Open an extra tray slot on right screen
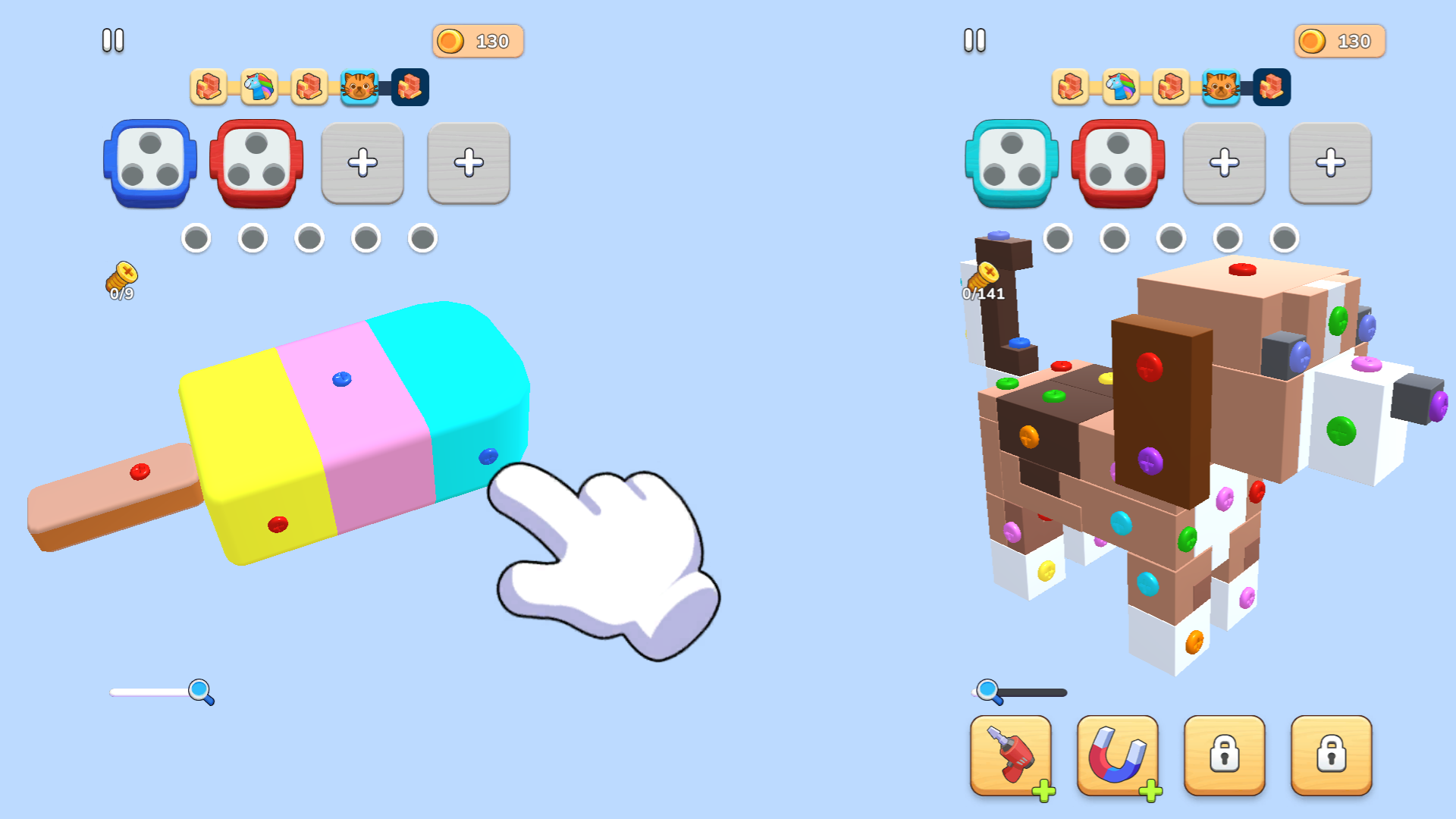This screenshot has width=1456, height=819. tap(1224, 162)
